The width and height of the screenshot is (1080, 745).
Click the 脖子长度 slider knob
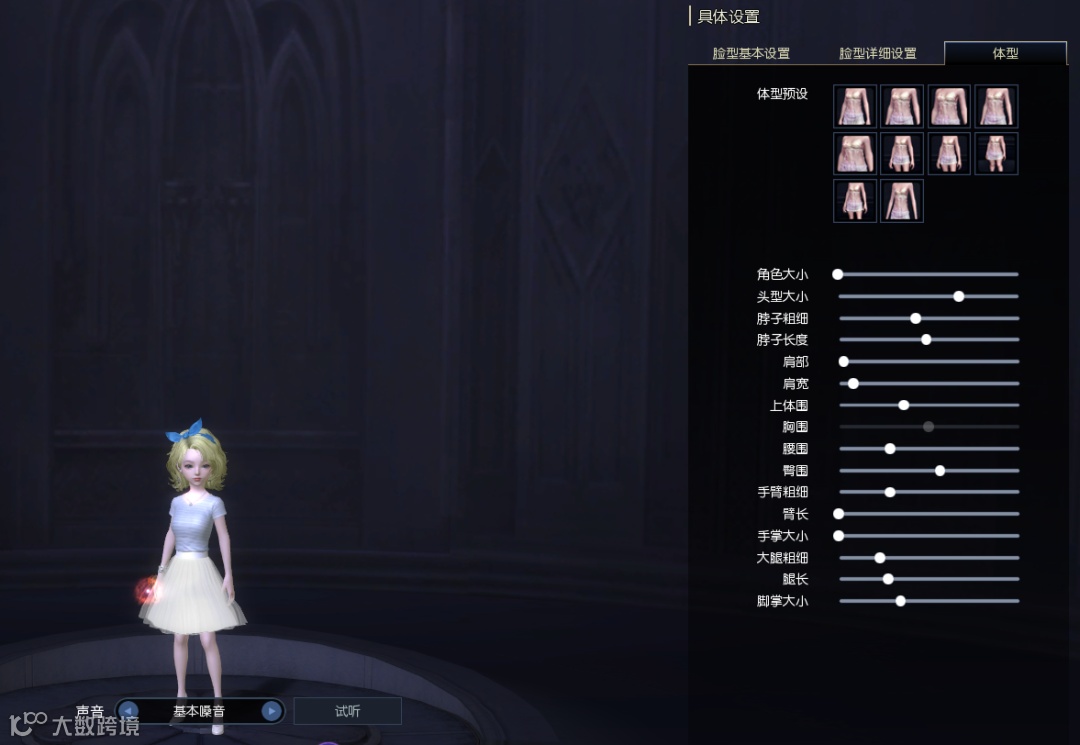[926, 340]
